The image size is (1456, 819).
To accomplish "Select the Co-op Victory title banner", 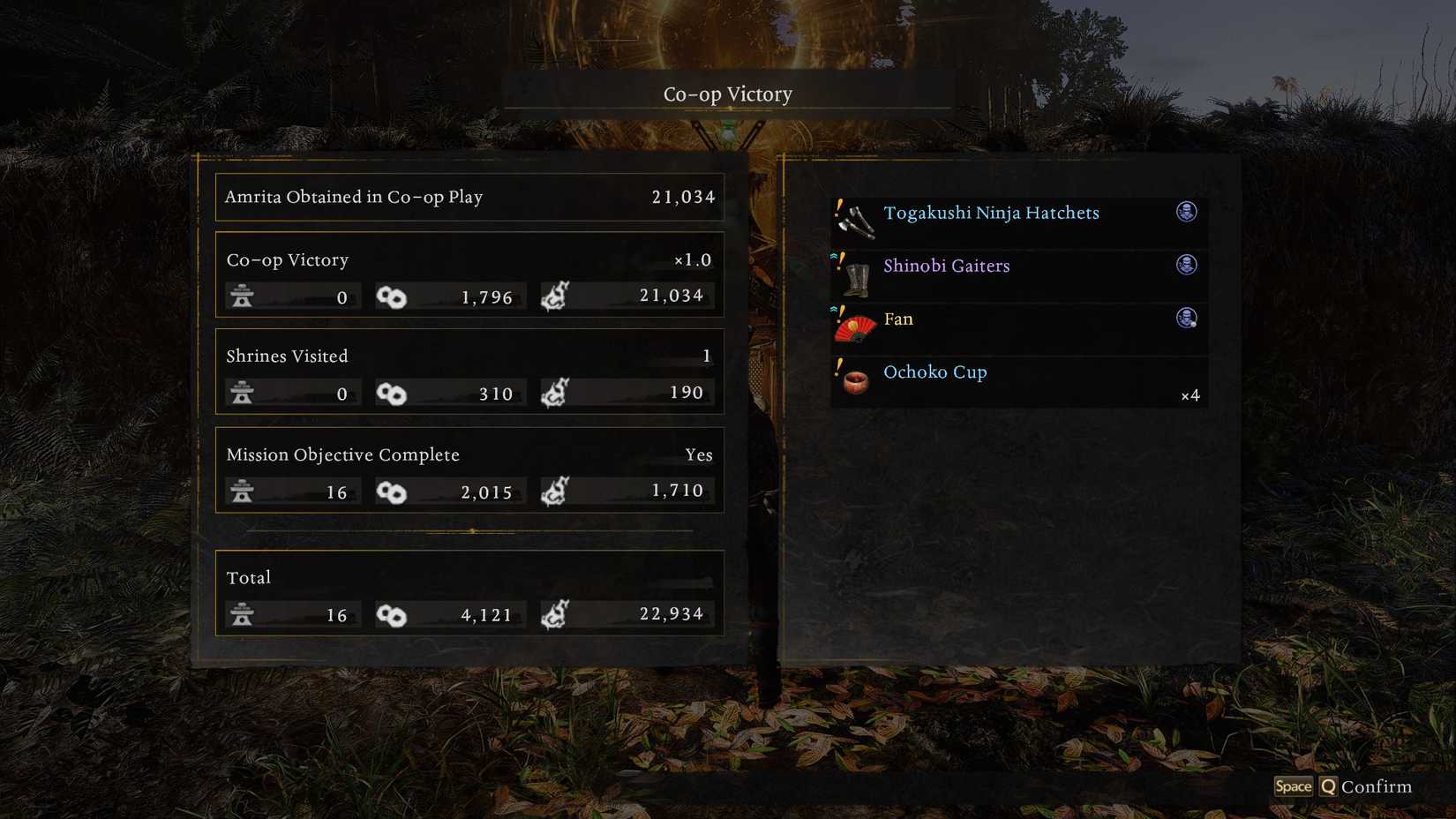I will [726, 94].
